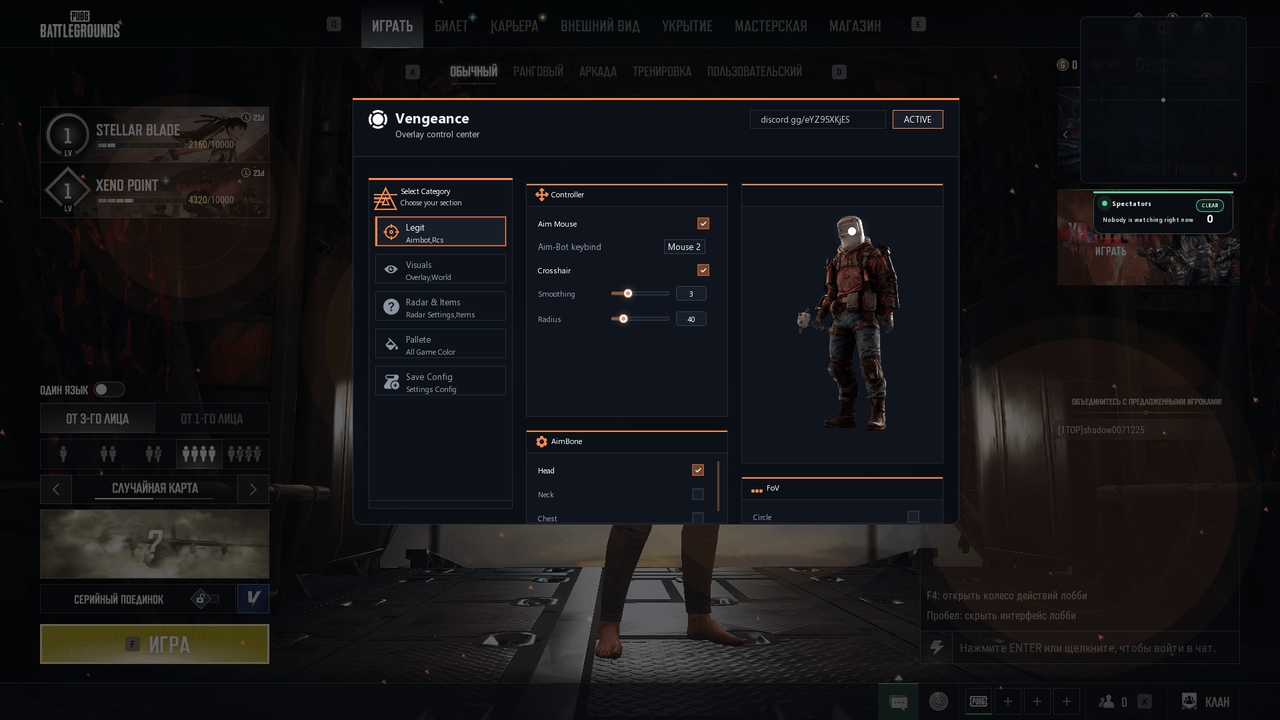Open the КЛАН panel
Viewport: 1280px width, 720px height.
pos(1206,702)
